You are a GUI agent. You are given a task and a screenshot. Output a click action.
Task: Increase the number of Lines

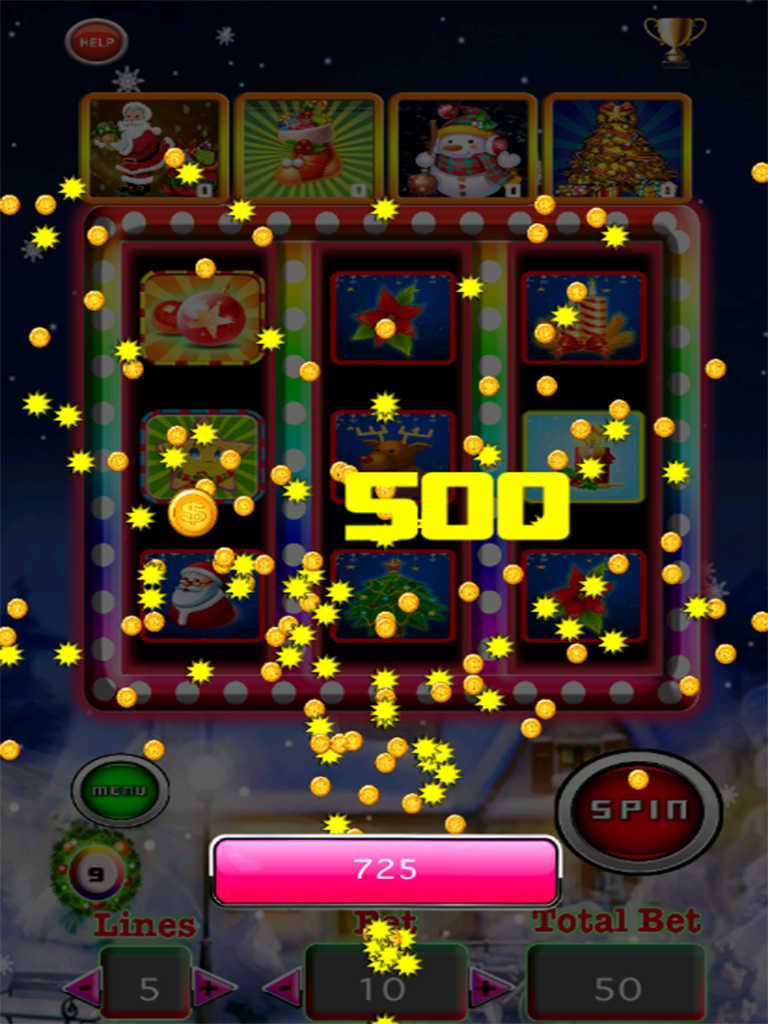point(212,988)
